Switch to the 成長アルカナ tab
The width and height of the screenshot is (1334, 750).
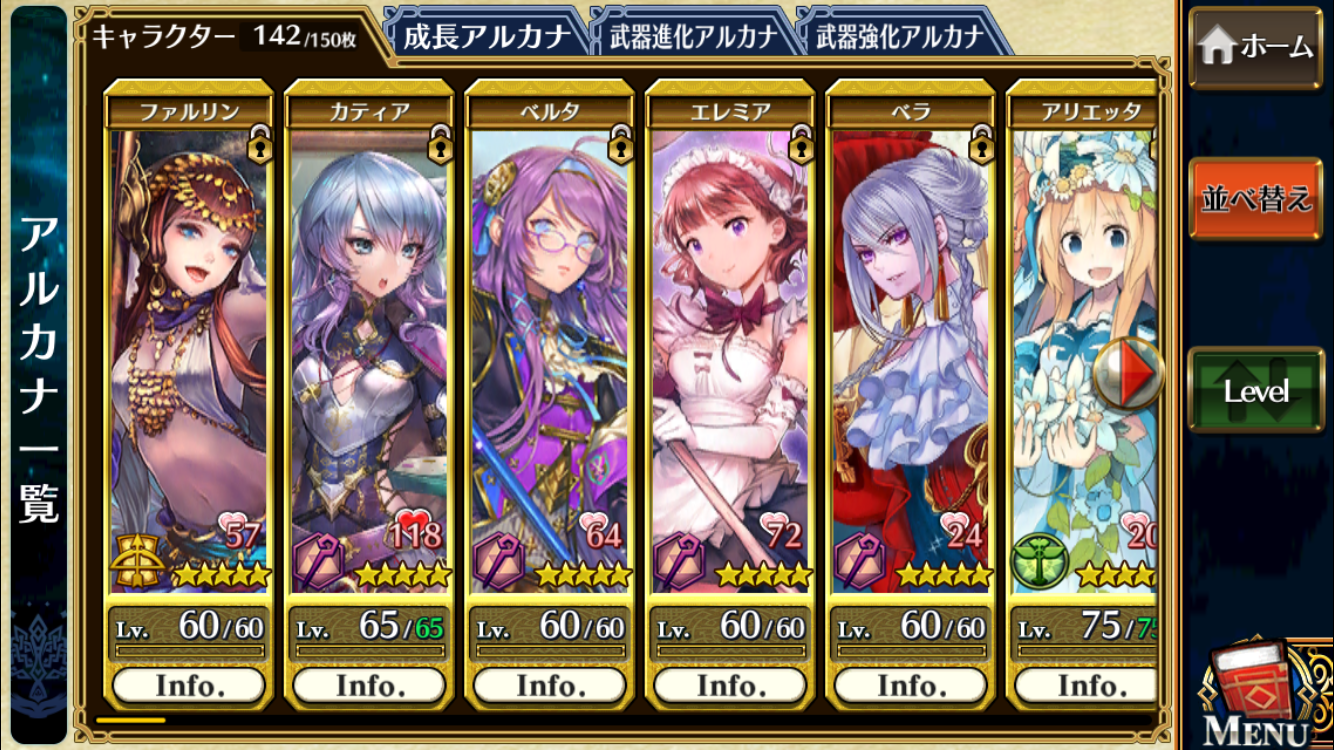click(x=485, y=37)
